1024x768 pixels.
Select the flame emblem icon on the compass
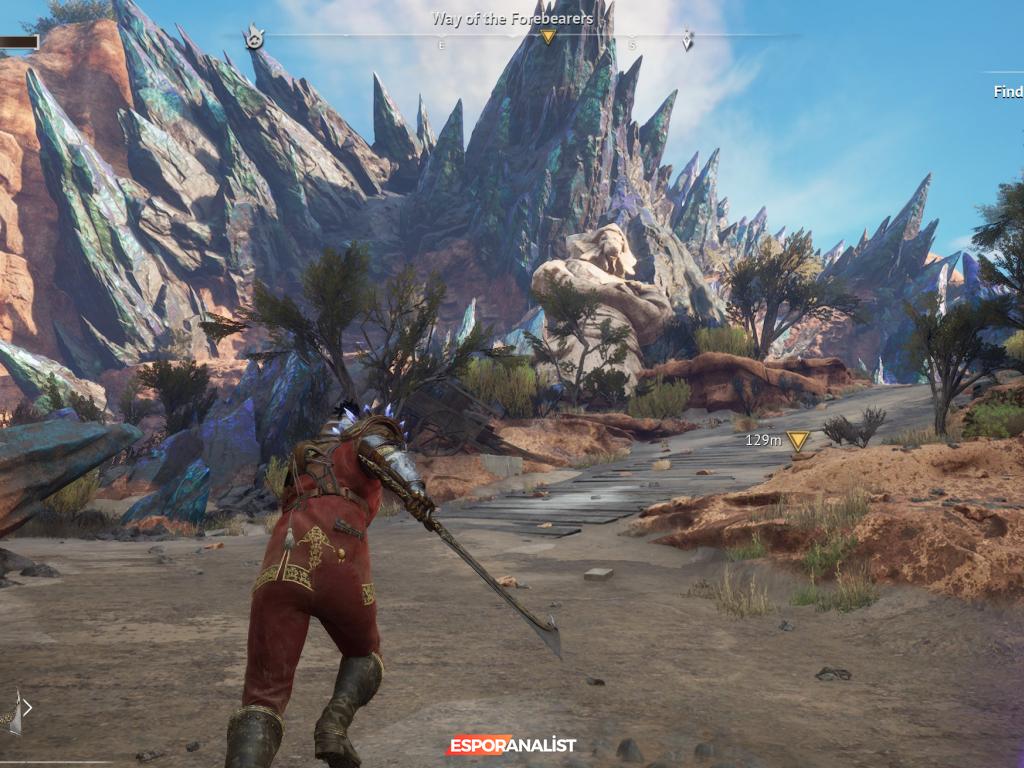pyautogui.click(x=254, y=38)
